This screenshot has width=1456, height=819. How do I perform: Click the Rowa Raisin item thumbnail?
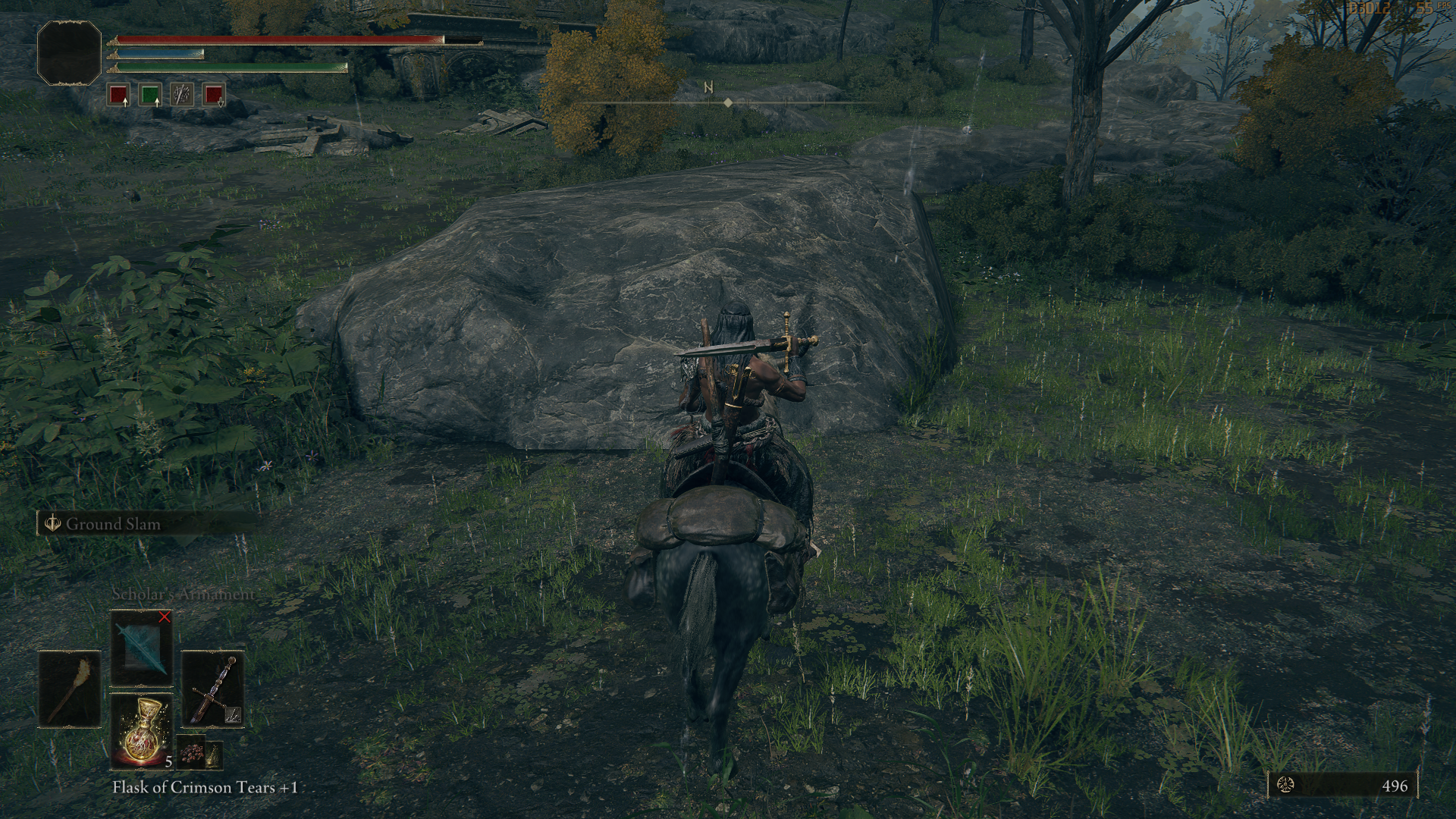(x=190, y=753)
